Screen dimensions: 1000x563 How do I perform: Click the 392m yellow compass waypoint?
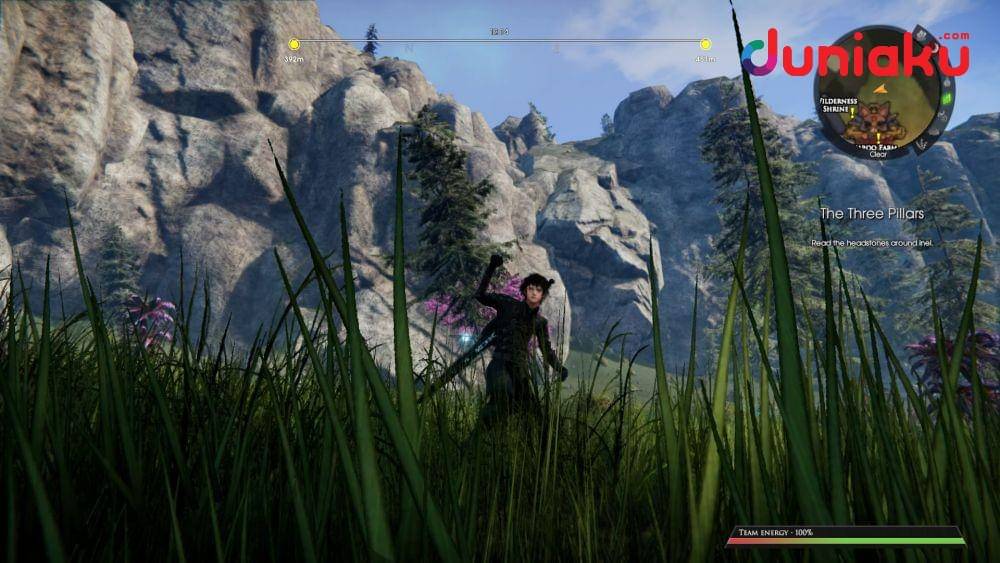[294, 44]
